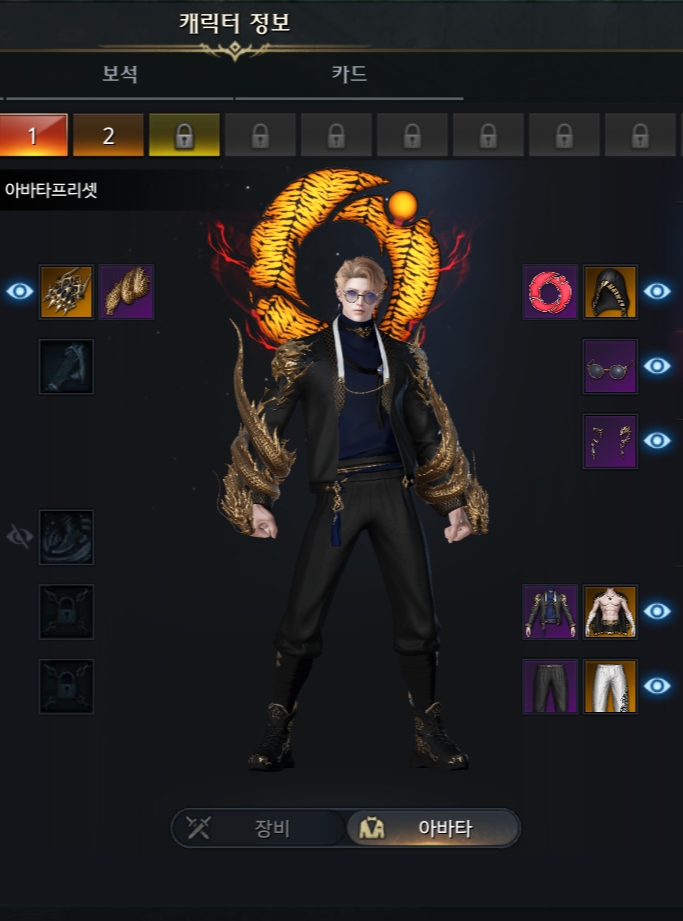Image resolution: width=683 pixels, height=921 pixels.
Task: Select the golden dragon ornament slot
Action: 610,441
